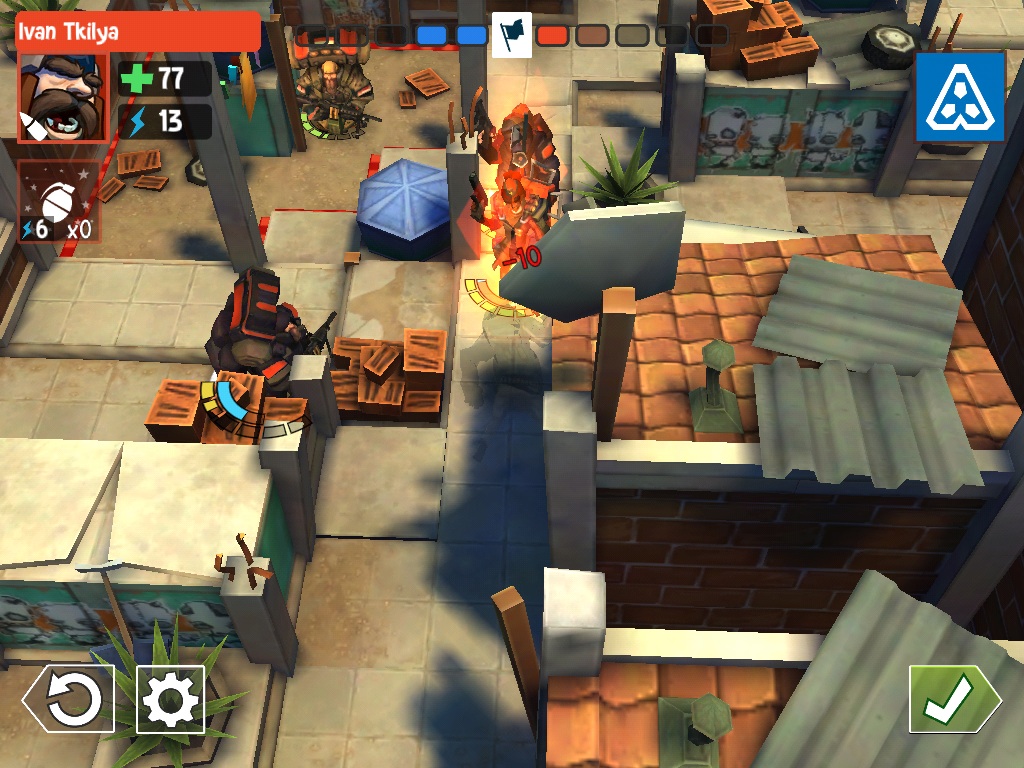Open the blue squad formation button
The width and height of the screenshot is (1024, 768).
click(960, 97)
